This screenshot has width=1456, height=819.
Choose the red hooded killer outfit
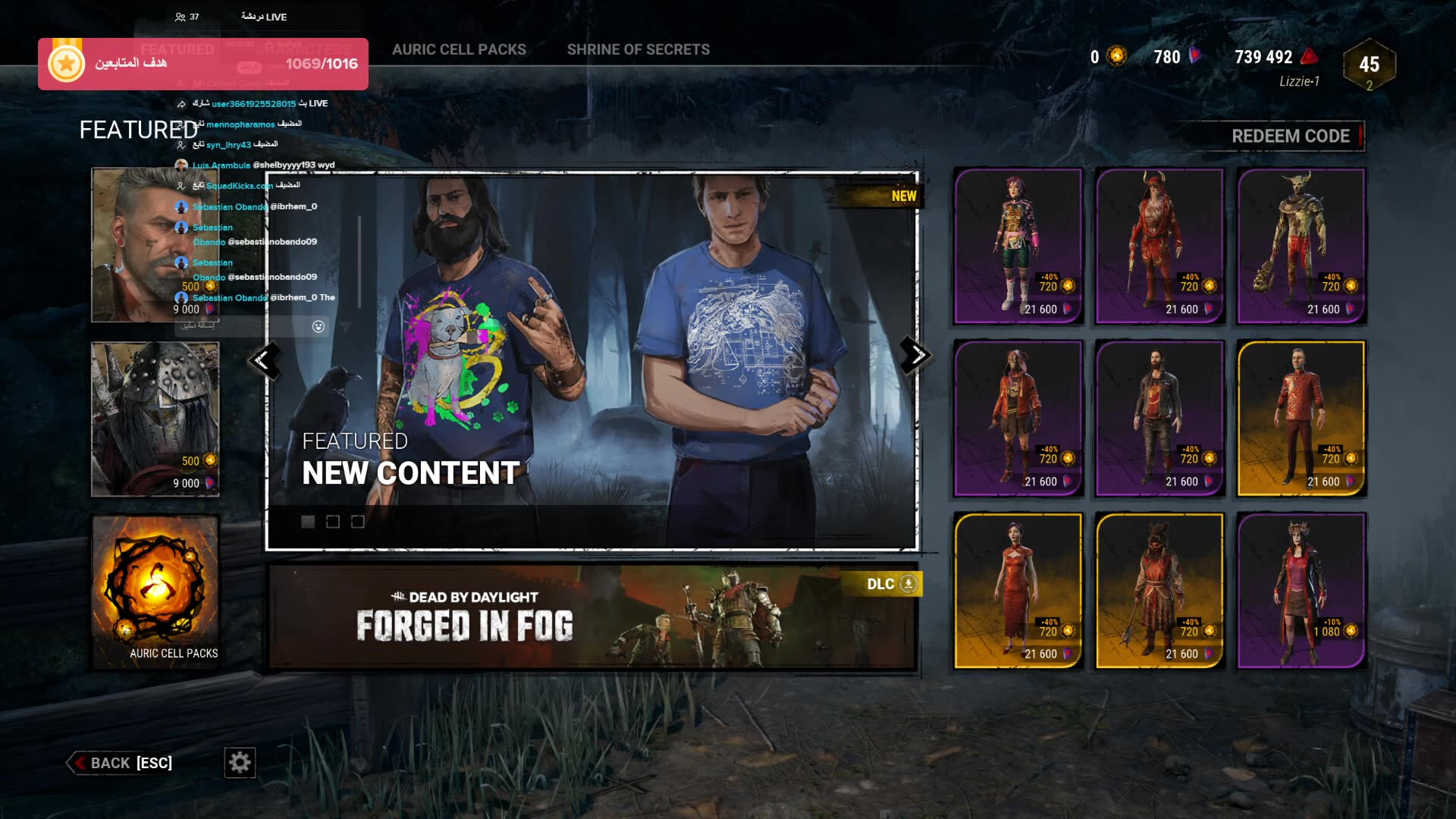[x=1159, y=246]
